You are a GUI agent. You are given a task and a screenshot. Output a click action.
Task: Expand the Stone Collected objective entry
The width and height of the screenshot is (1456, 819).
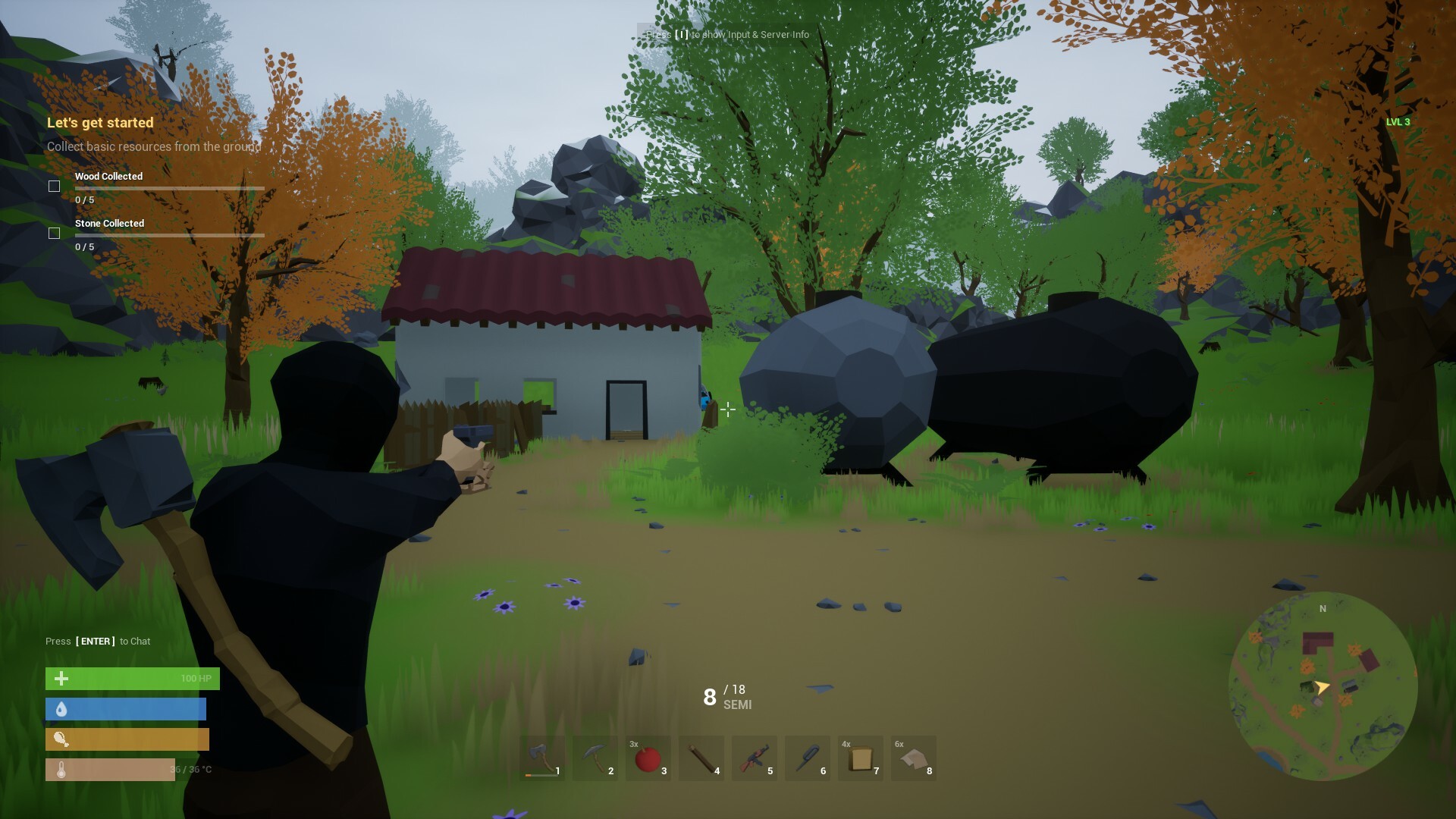point(108,223)
